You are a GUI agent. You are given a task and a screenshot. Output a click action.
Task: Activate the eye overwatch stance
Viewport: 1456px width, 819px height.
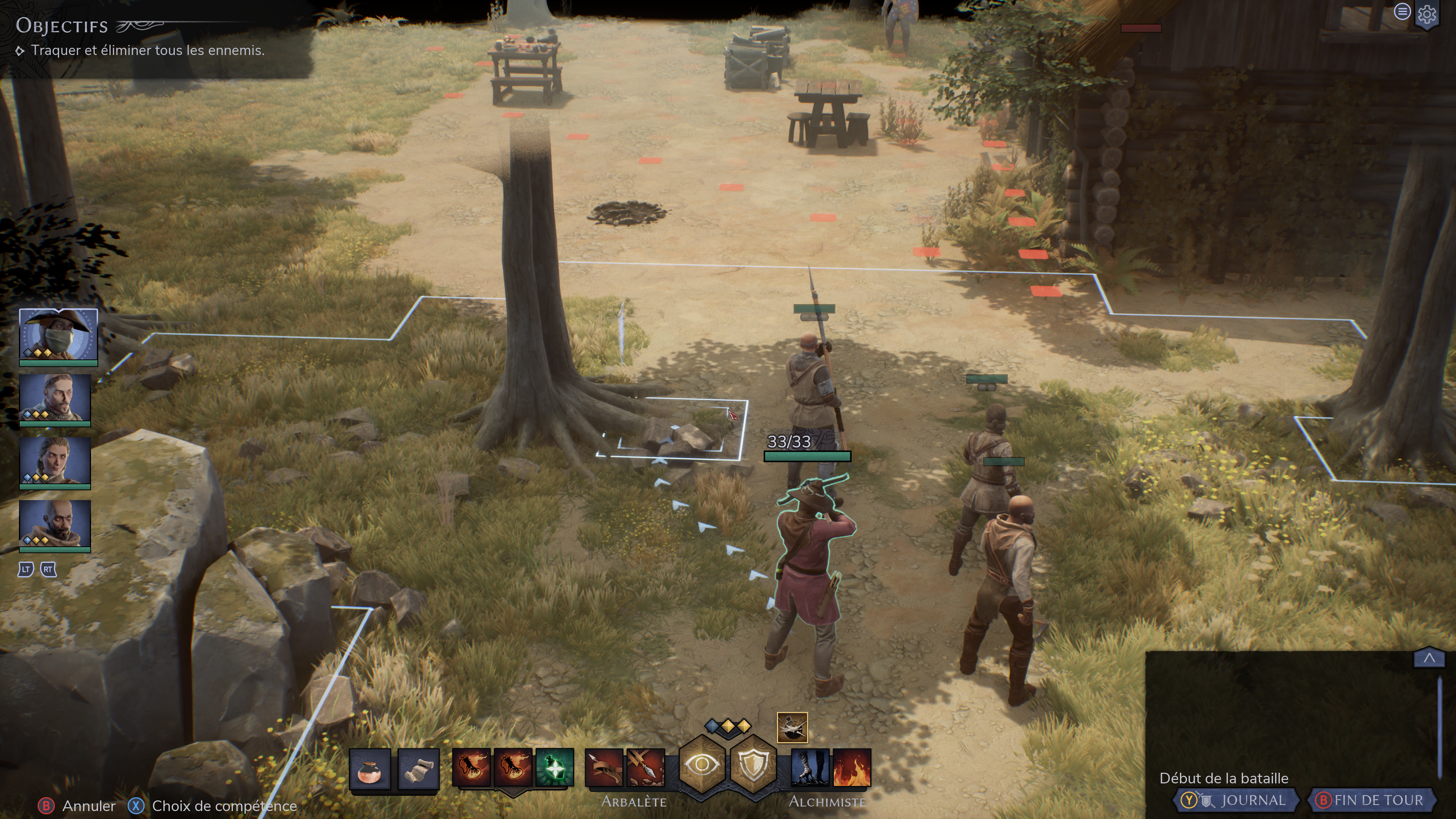click(x=701, y=765)
